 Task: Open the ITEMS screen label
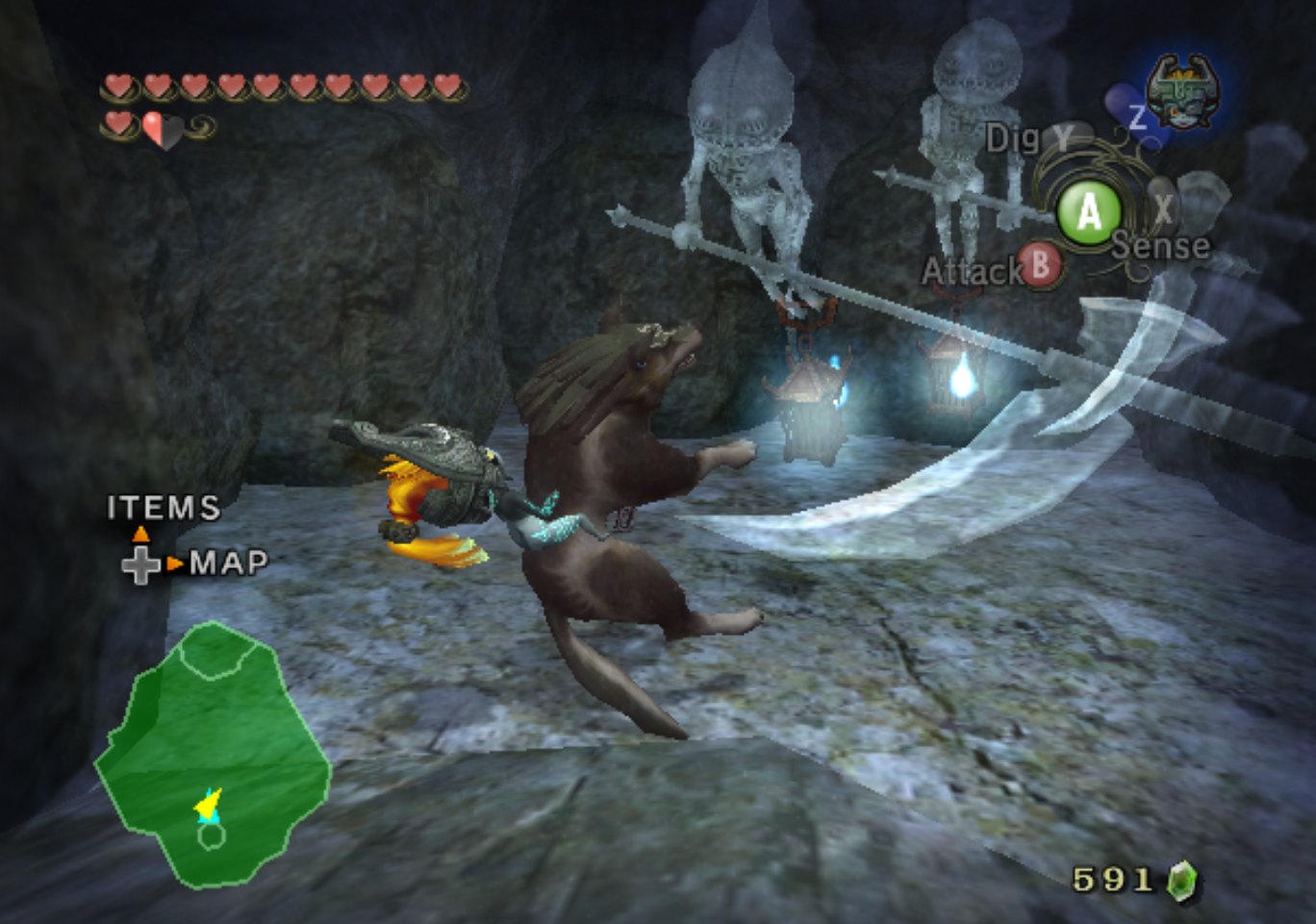tap(164, 508)
